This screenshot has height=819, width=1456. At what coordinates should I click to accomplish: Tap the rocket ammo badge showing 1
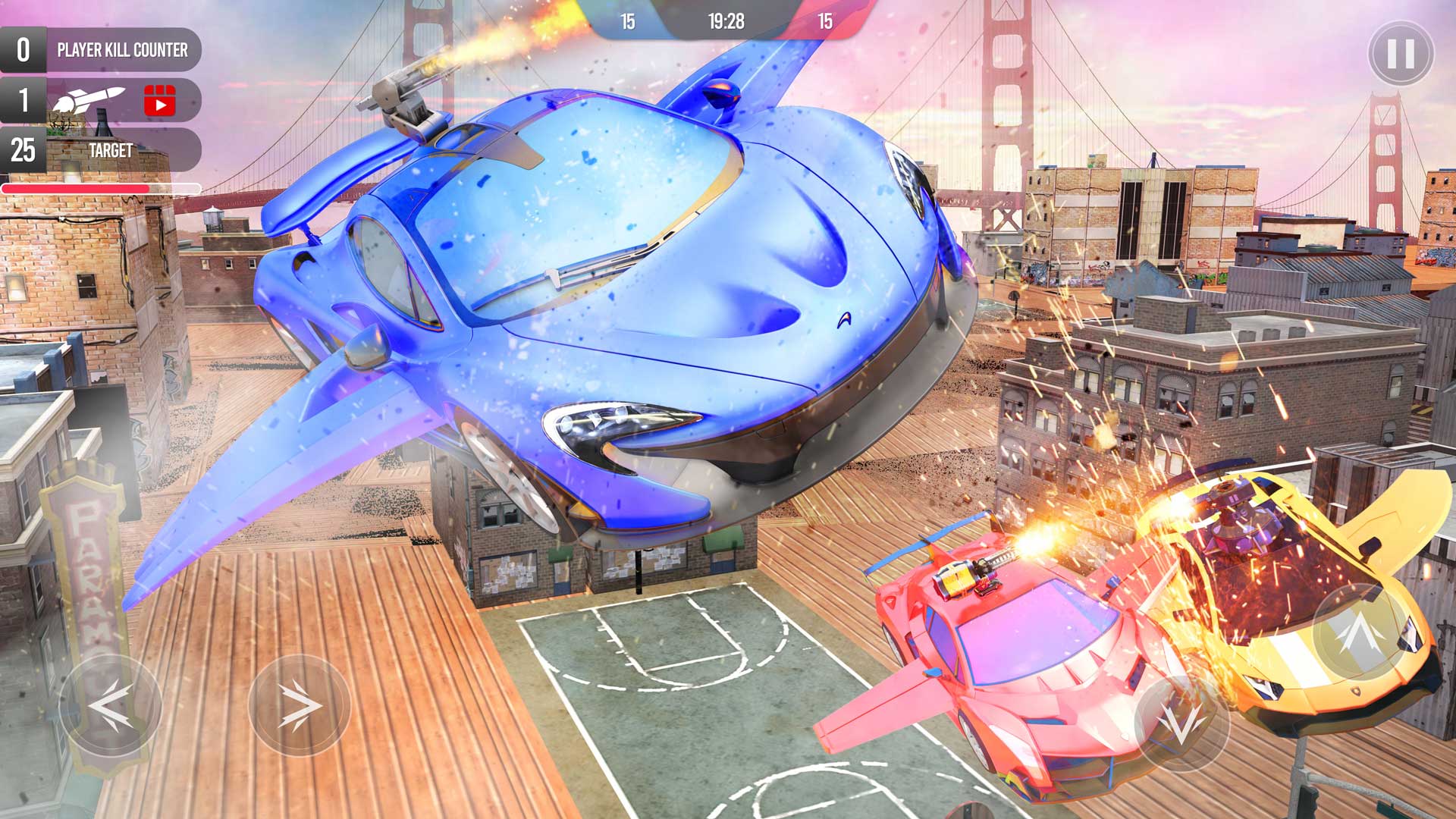[23, 101]
